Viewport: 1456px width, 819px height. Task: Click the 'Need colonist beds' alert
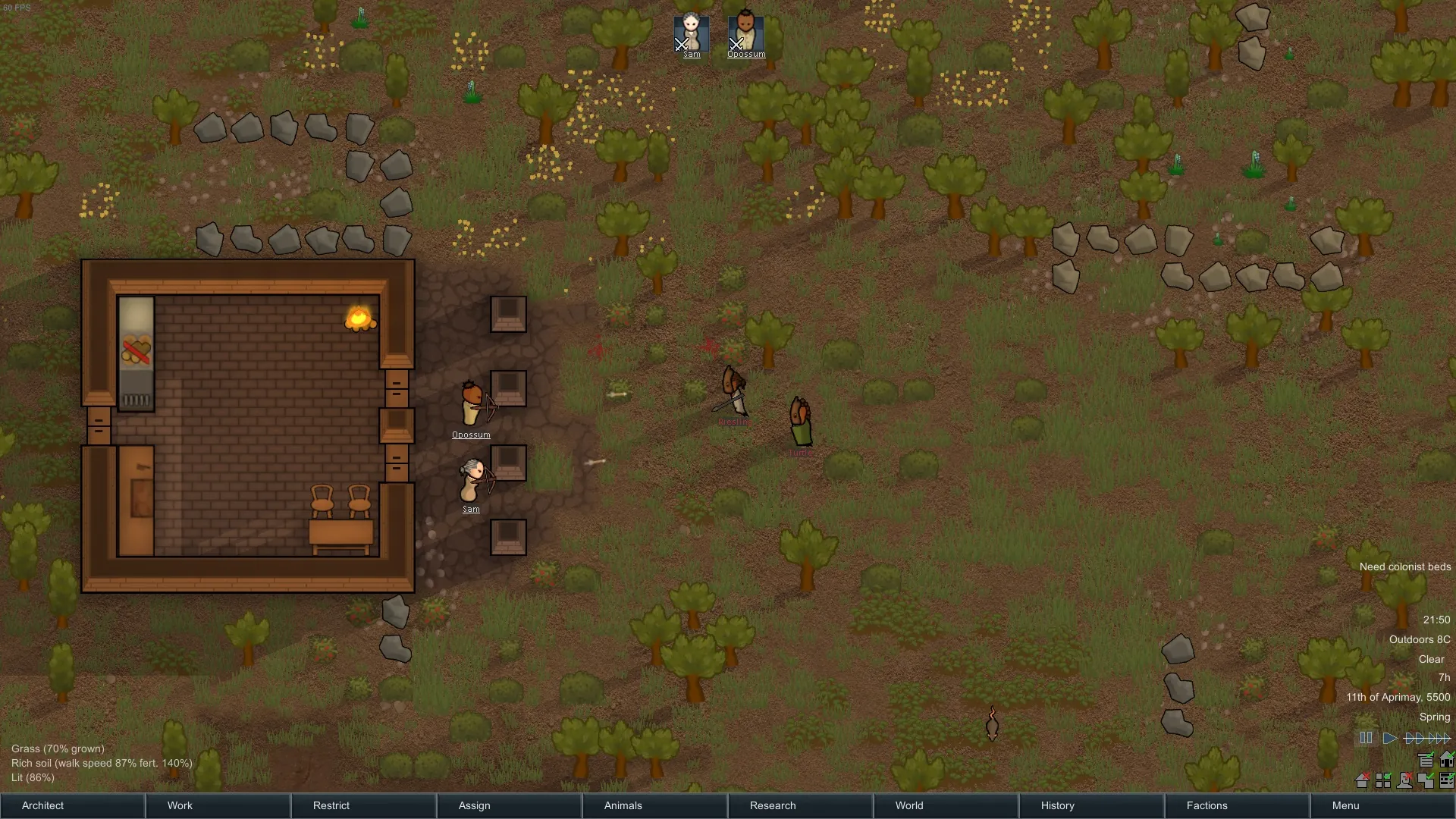1404,566
